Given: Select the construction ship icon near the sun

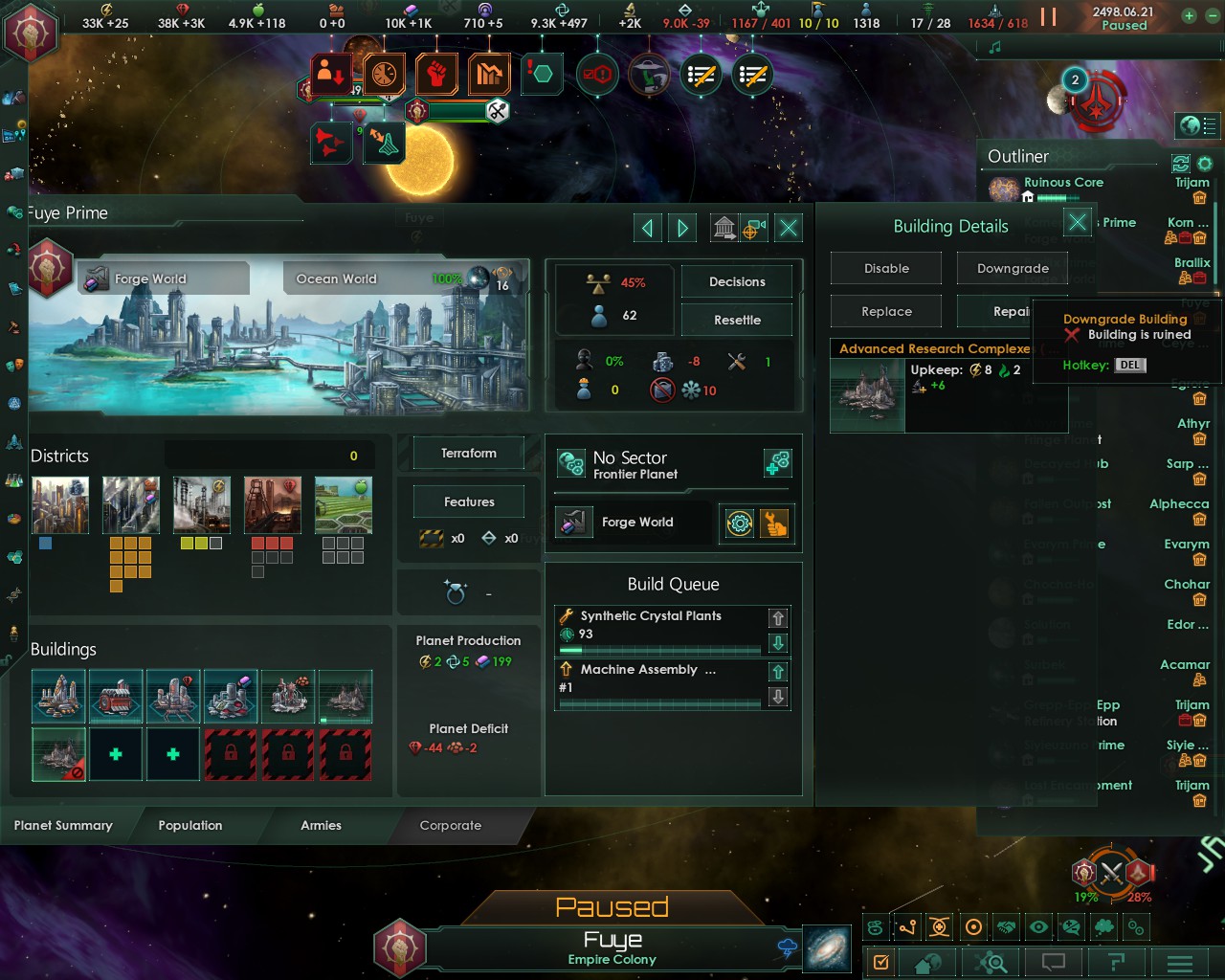Looking at the screenshot, I should (385, 143).
